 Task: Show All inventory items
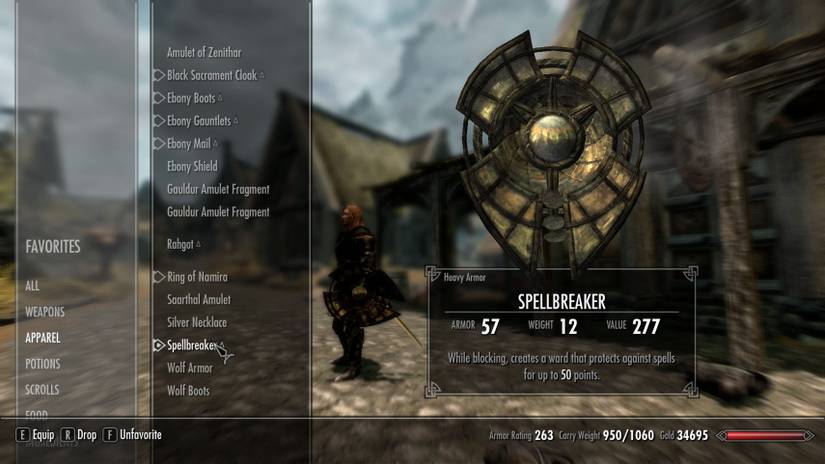coord(33,286)
